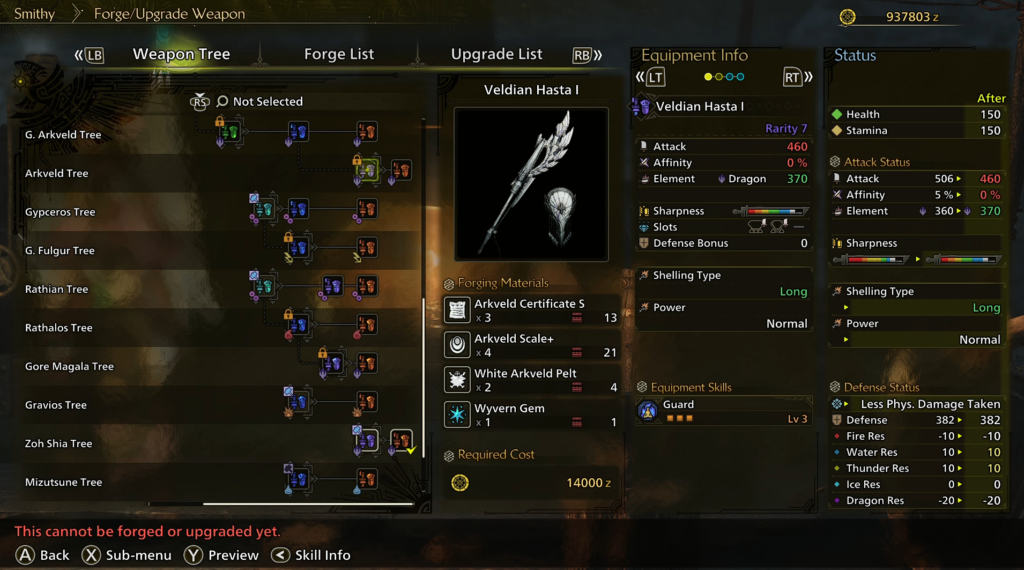
Task: Switch to the Weapon Tree tab
Action: click(181, 54)
